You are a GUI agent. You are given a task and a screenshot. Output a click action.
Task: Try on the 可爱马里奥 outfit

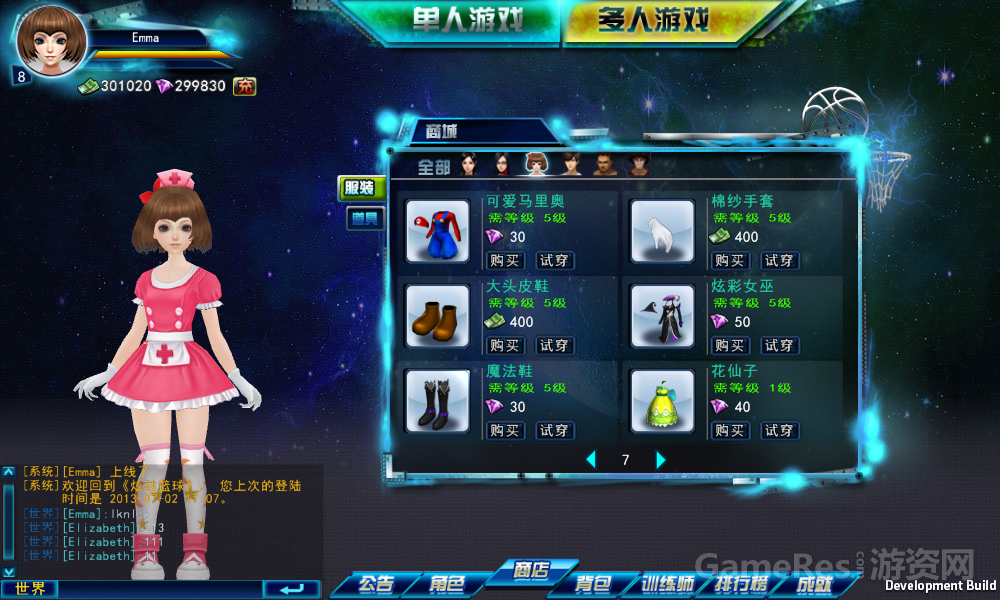[554, 260]
